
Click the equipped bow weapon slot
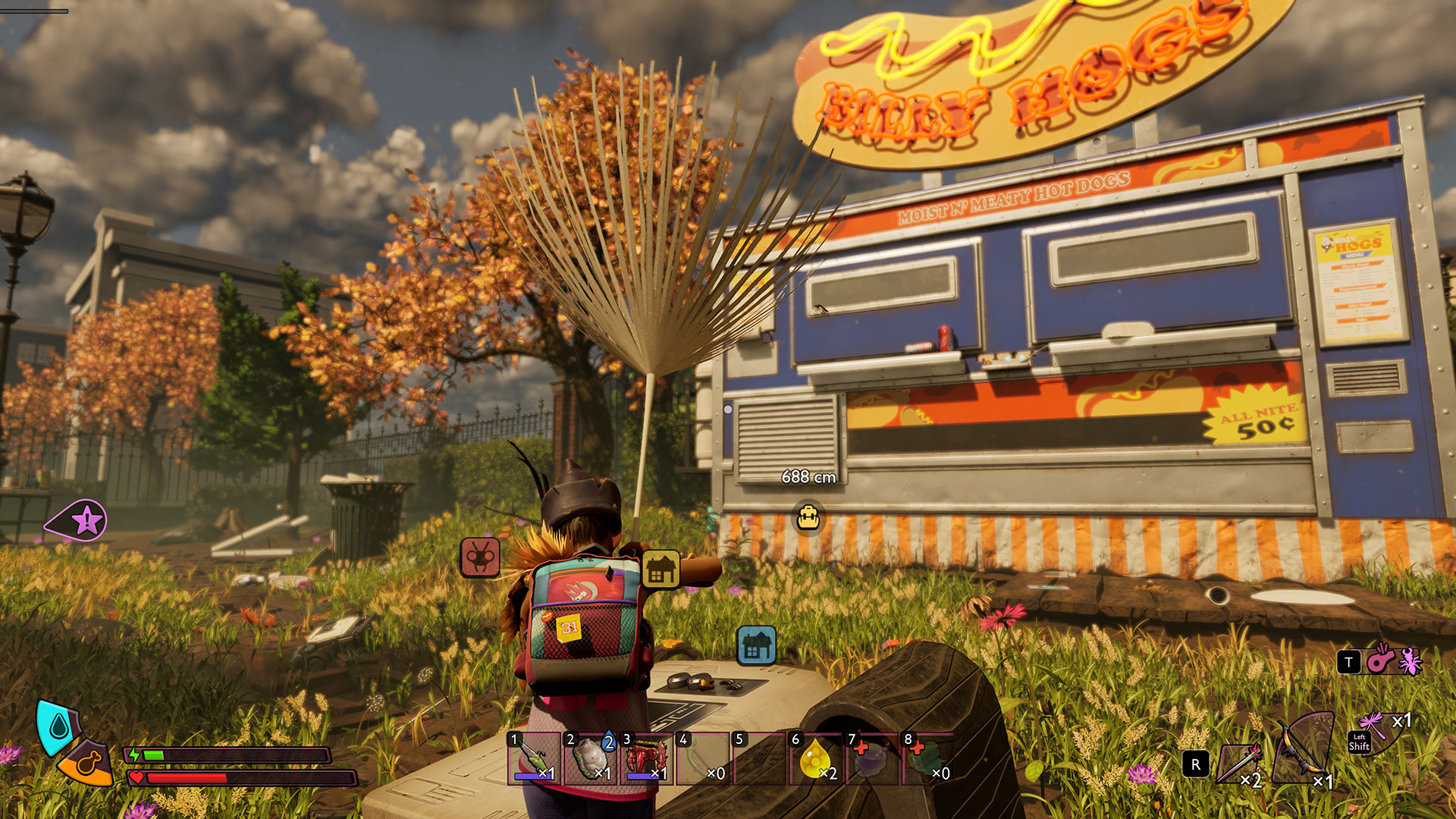click(x=1303, y=751)
